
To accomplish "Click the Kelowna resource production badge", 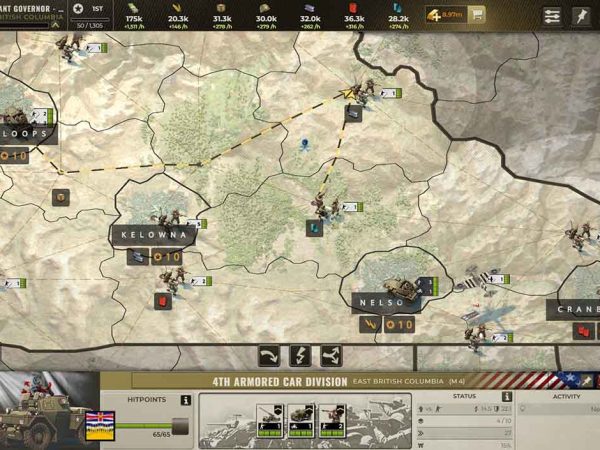I will tap(168, 256).
